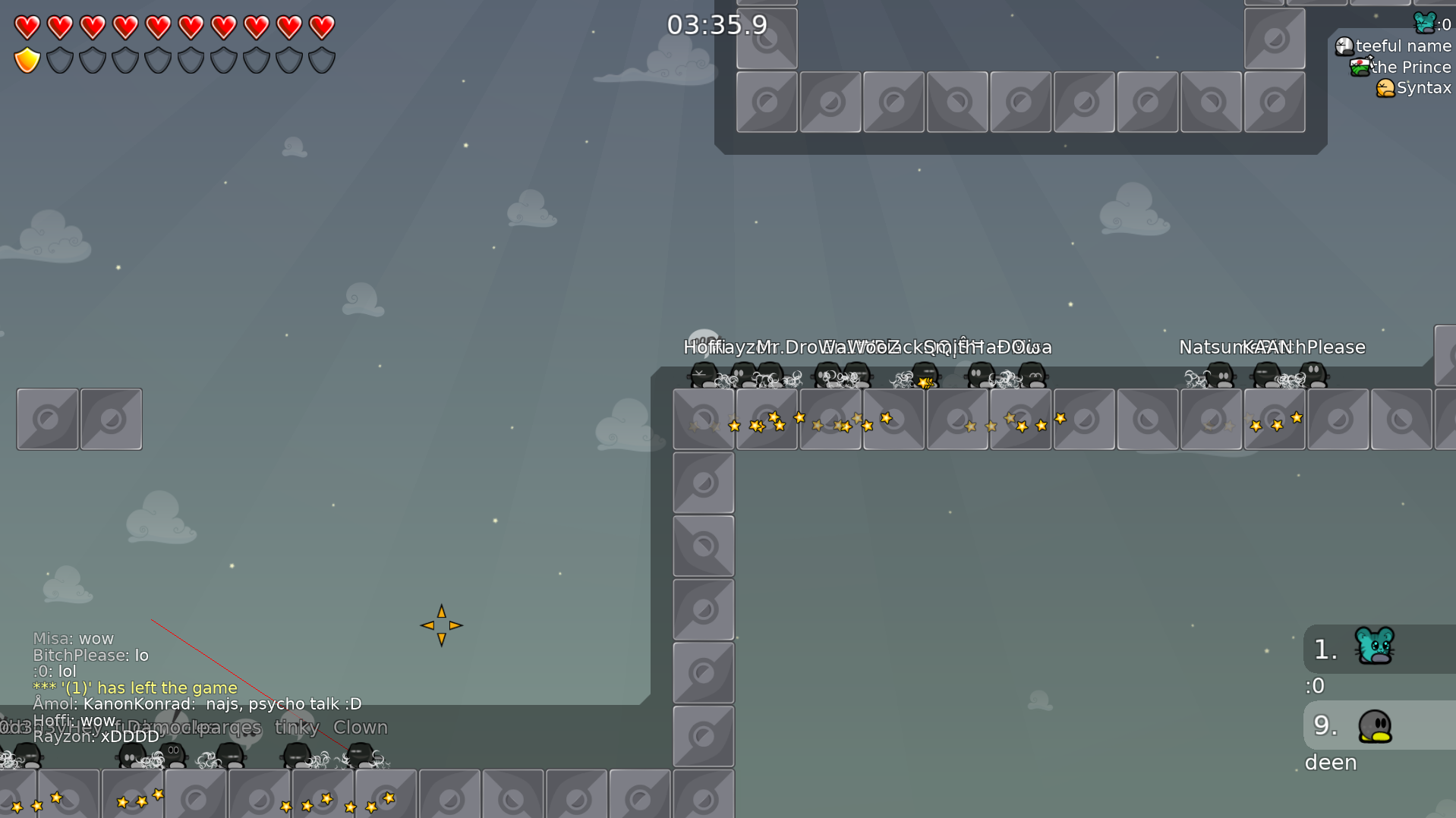The width and height of the screenshot is (1456, 818).
Task: Click the player name "deen" under rank 9
Action: coord(1330,762)
